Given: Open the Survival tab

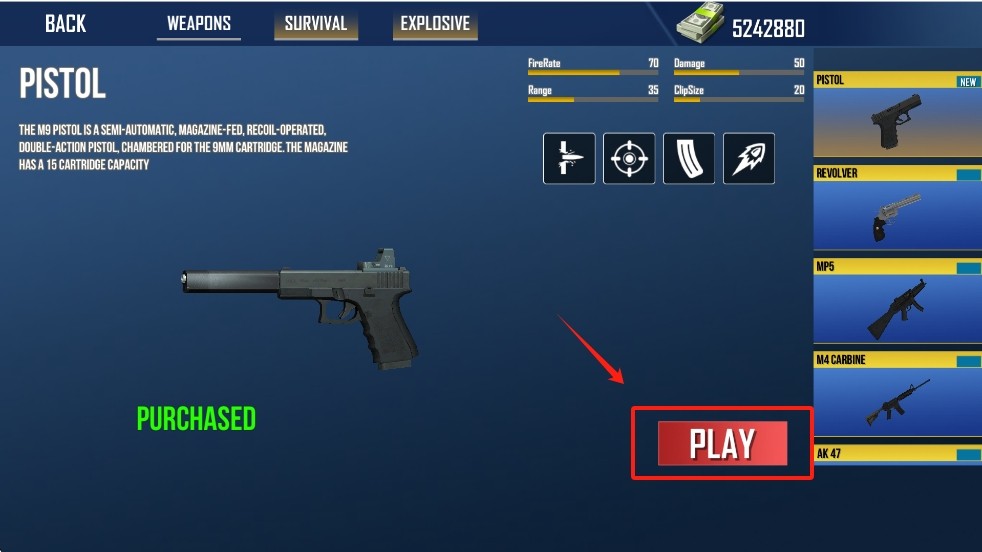Looking at the screenshot, I should pos(315,24).
